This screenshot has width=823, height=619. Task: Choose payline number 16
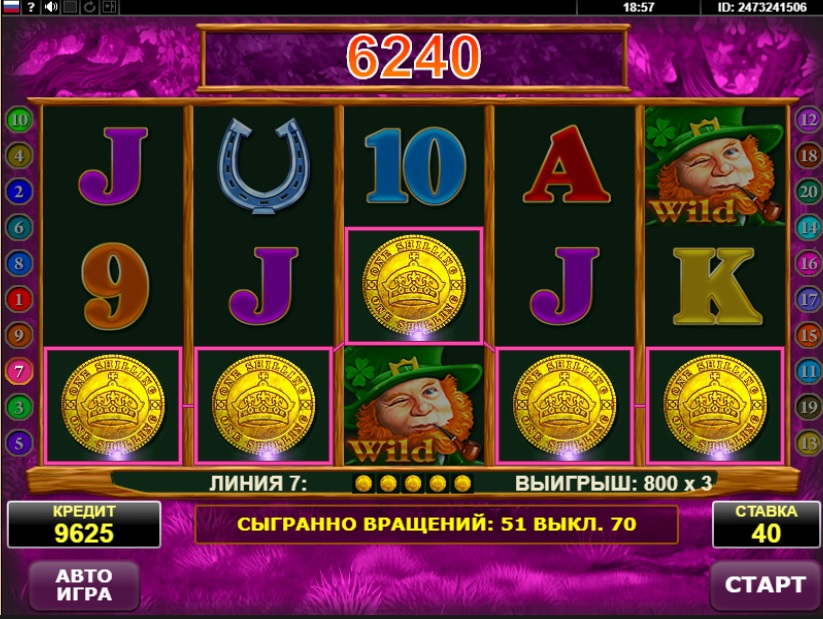tap(807, 263)
